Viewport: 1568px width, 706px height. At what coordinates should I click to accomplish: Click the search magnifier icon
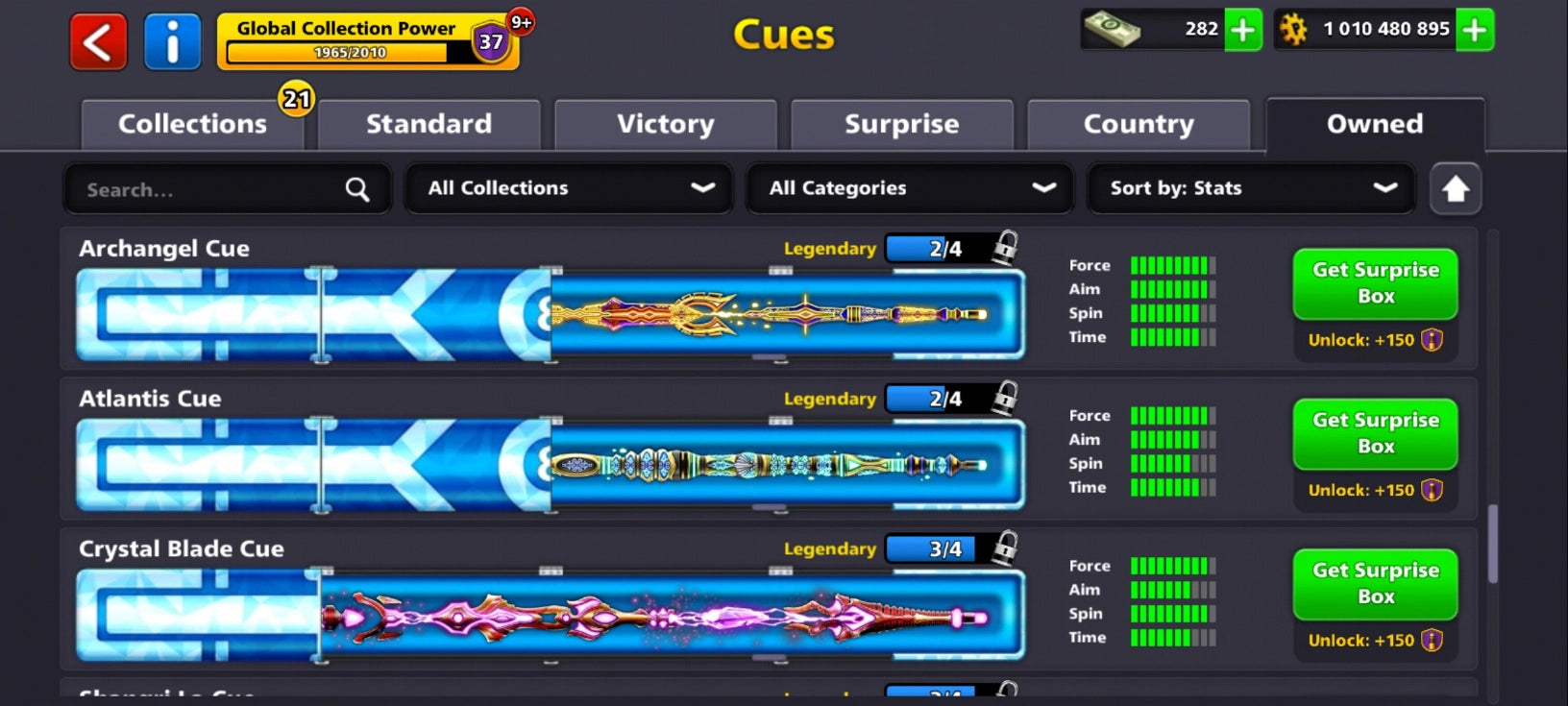pos(356,189)
